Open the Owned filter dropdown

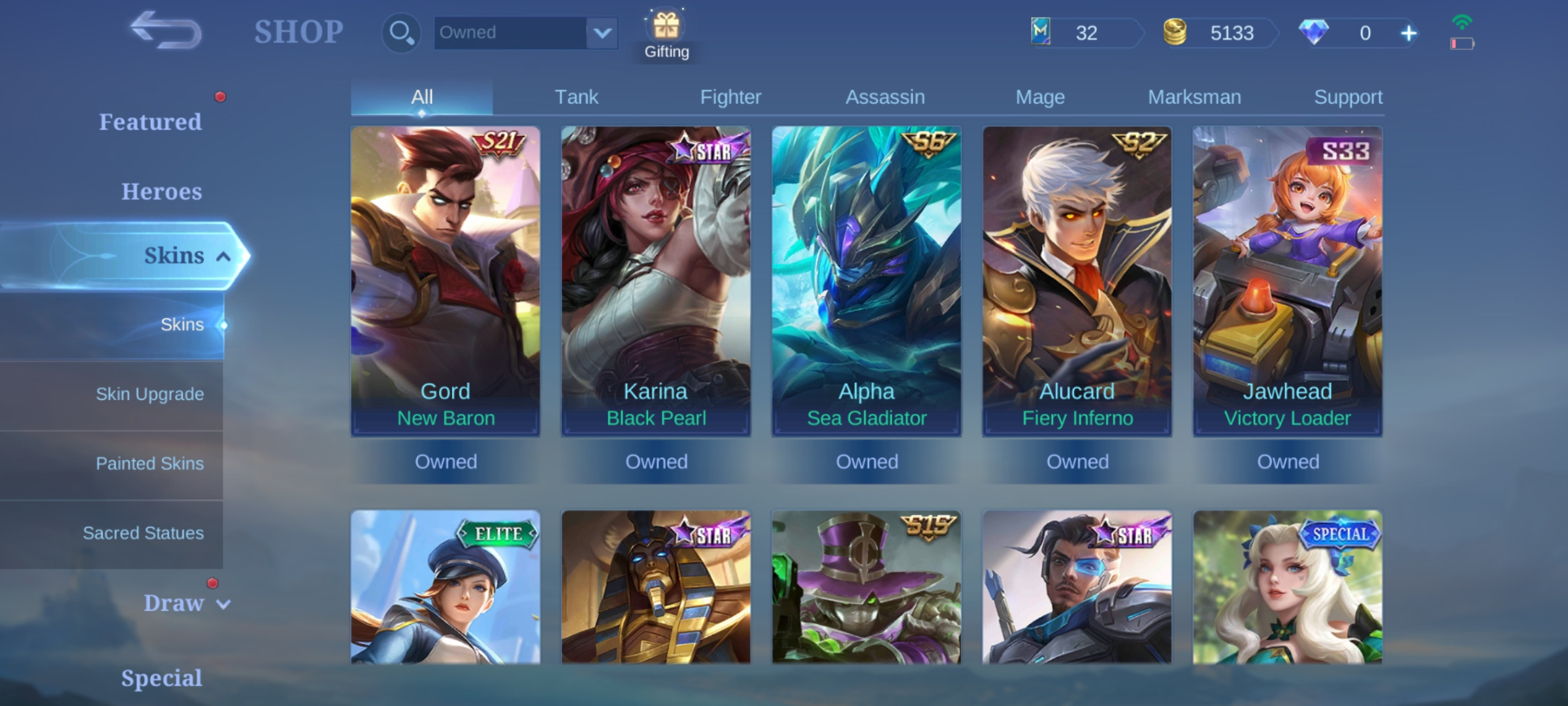(x=526, y=32)
